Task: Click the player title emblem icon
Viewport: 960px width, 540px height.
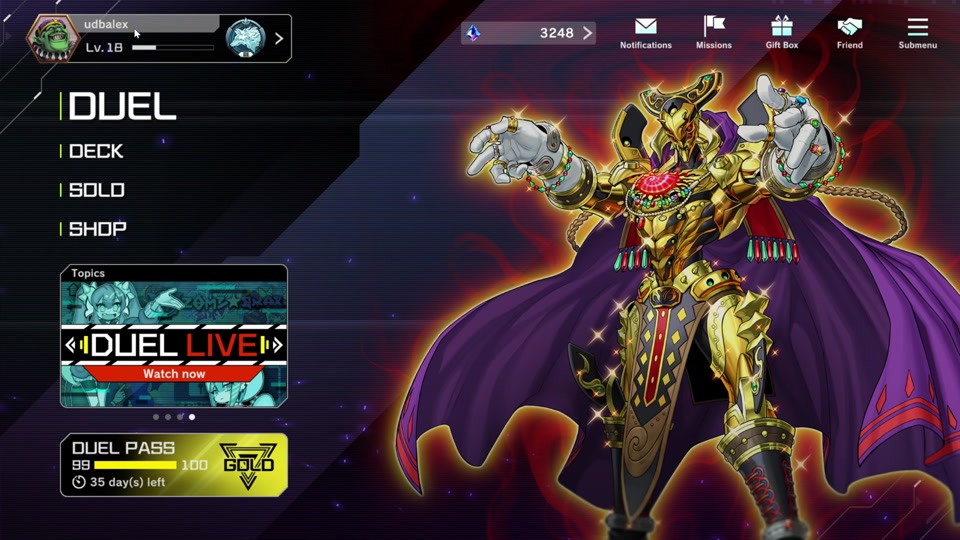Action: coord(245,38)
